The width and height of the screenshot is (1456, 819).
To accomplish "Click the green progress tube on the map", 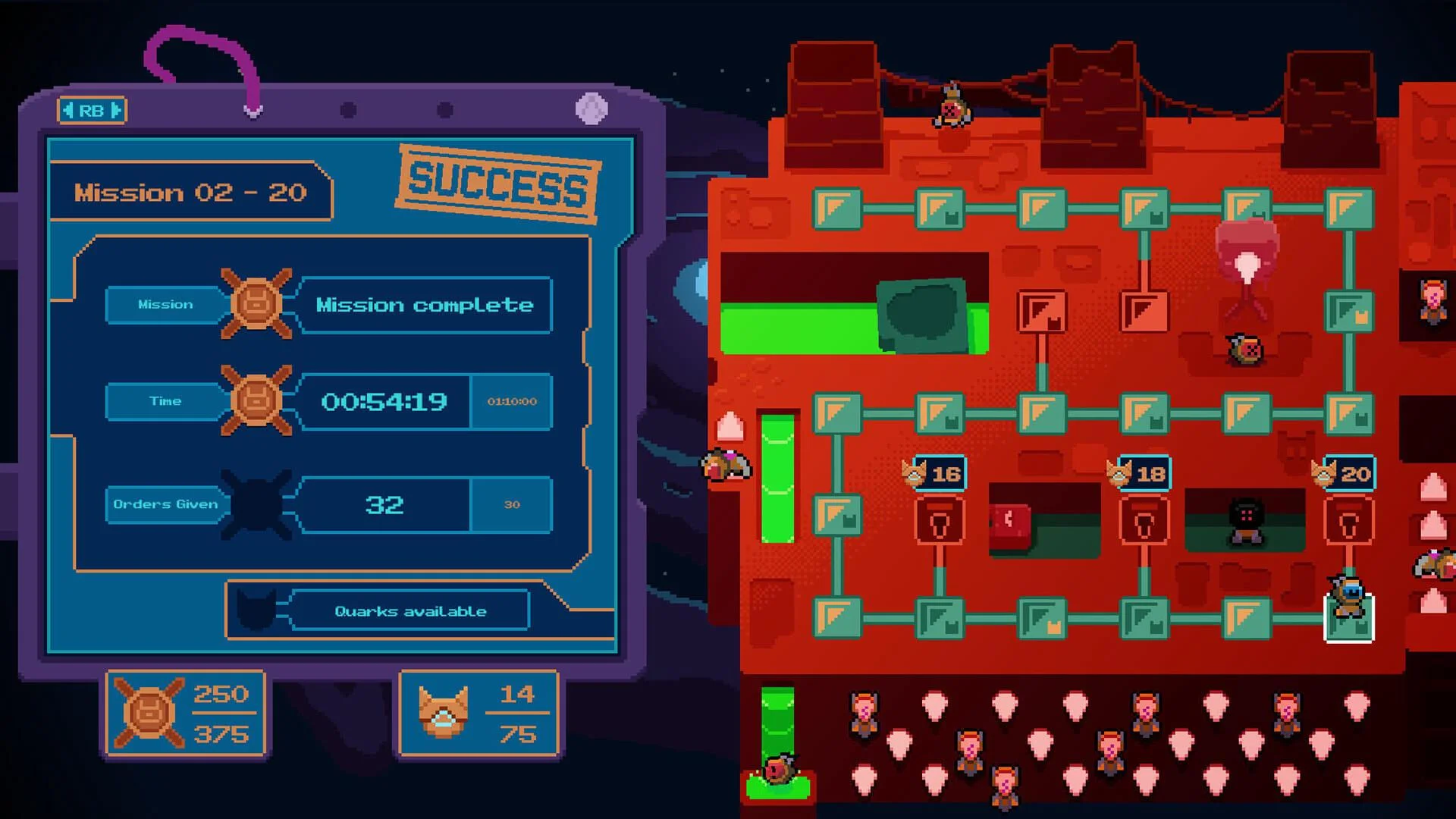I will click(x=775, y=478).
